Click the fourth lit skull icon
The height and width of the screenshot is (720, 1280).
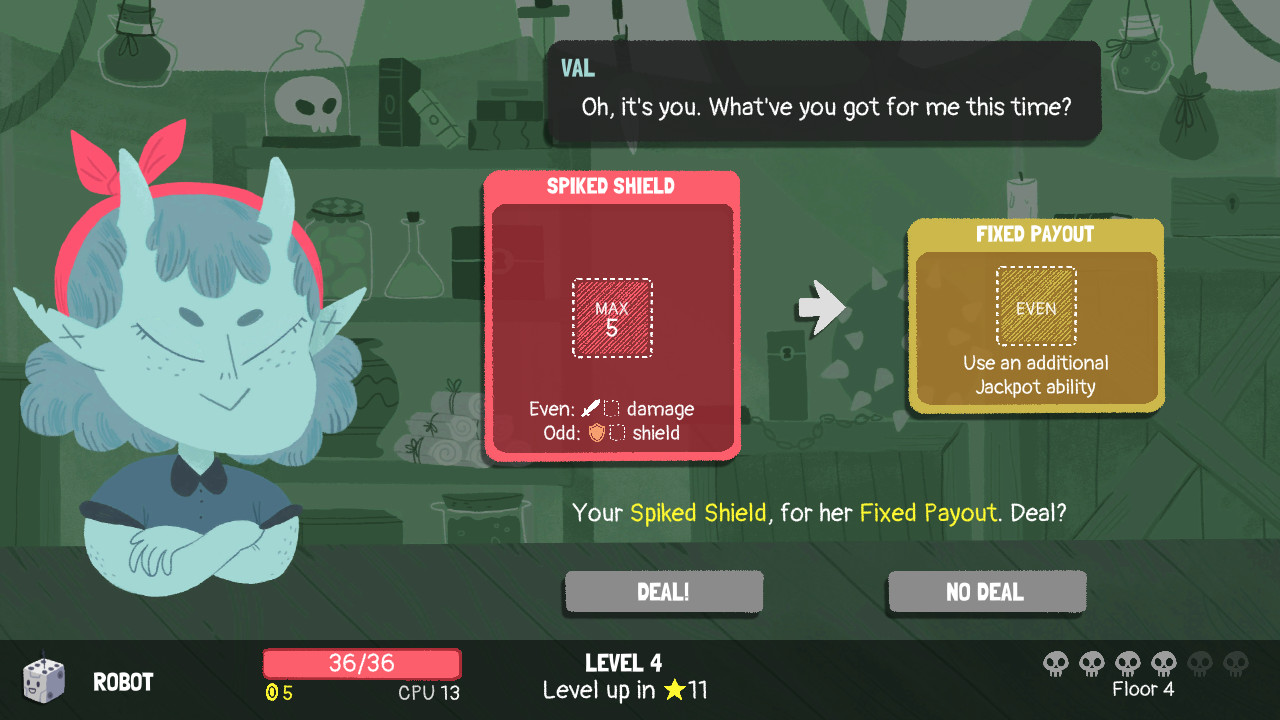pyautogui.click(x=1163, y=663)
